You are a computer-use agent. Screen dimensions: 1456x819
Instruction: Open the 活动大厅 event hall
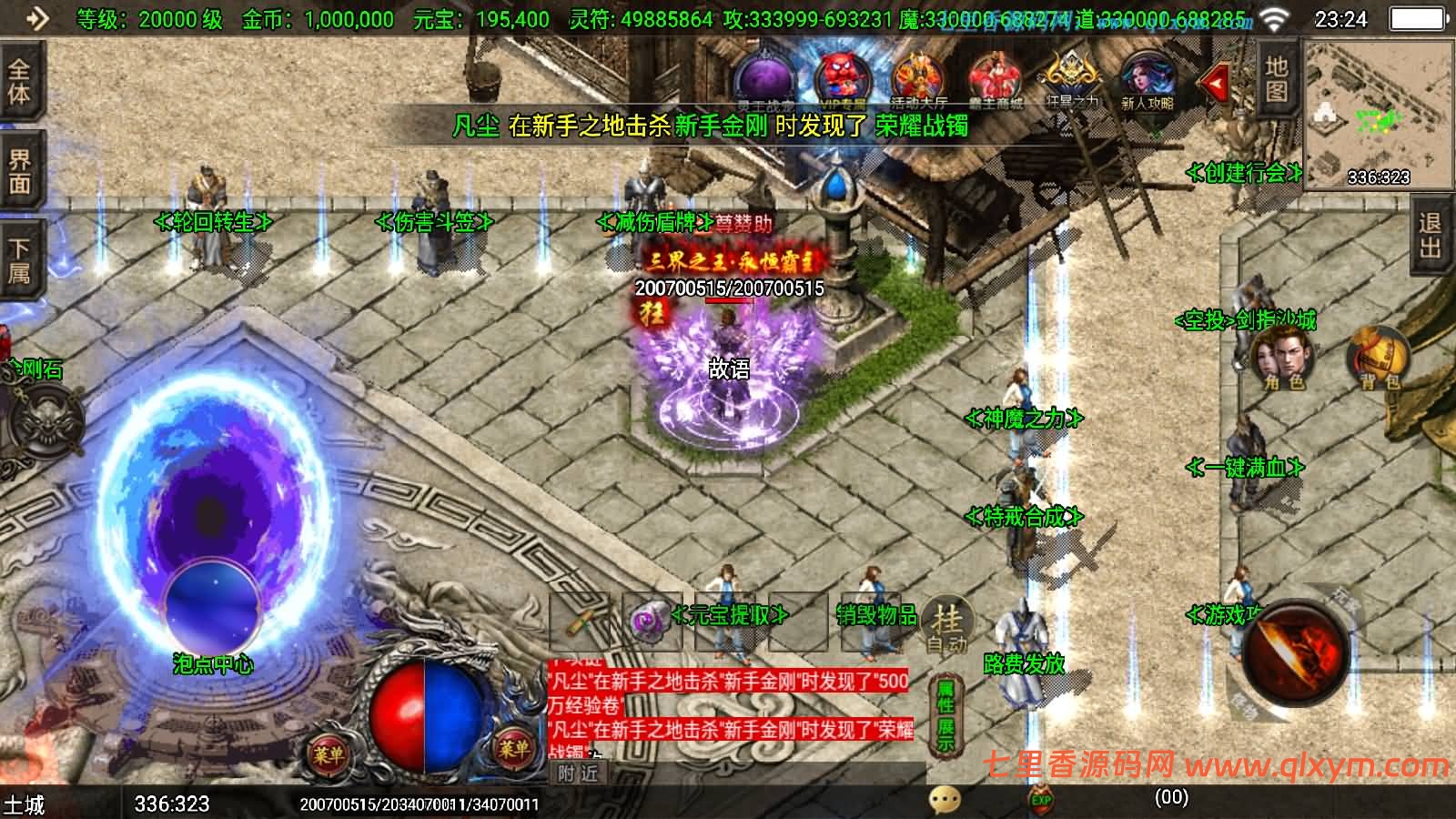point(918,82)
